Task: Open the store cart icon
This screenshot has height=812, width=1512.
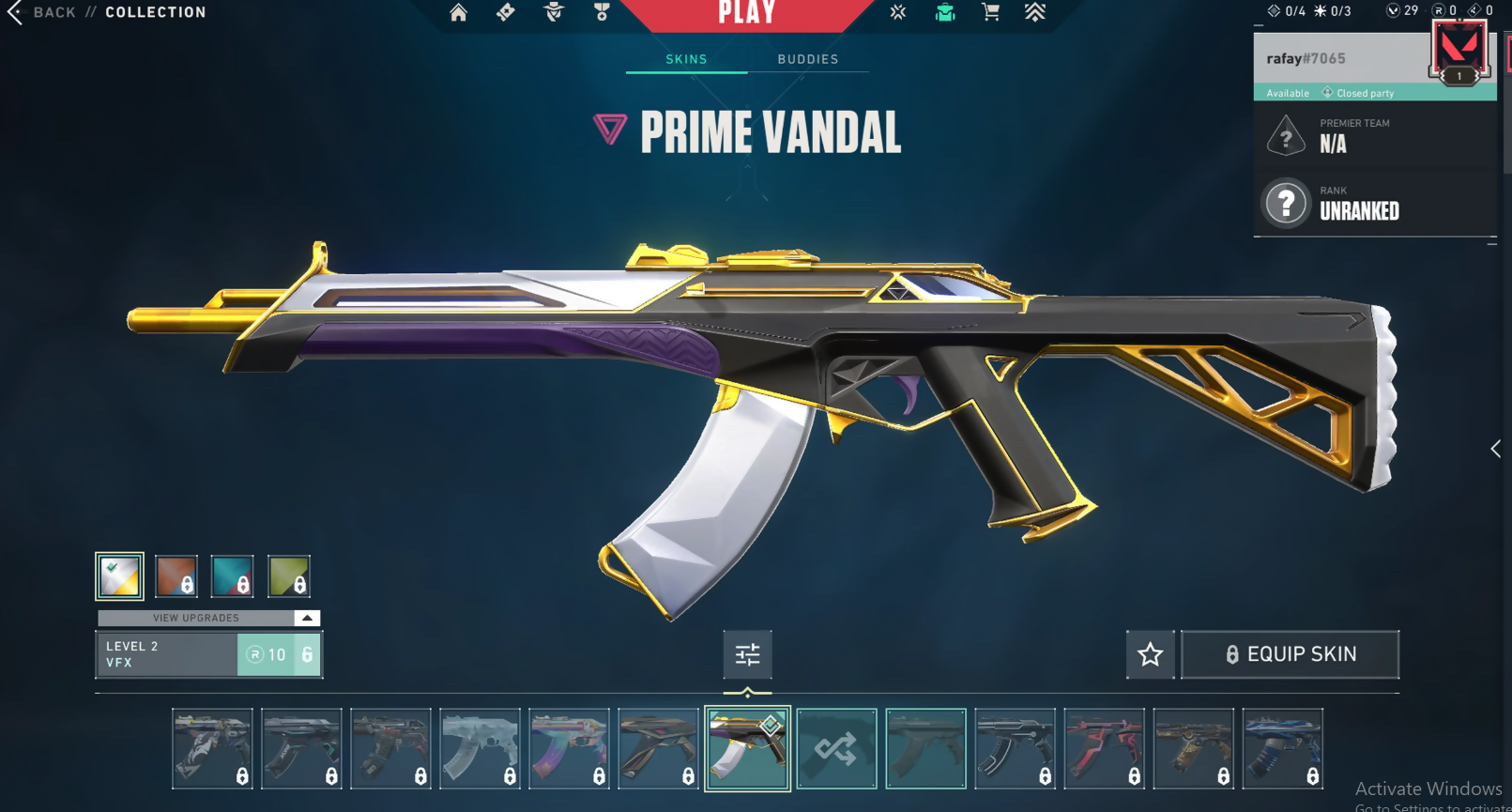Action: (x=990, y=12)
